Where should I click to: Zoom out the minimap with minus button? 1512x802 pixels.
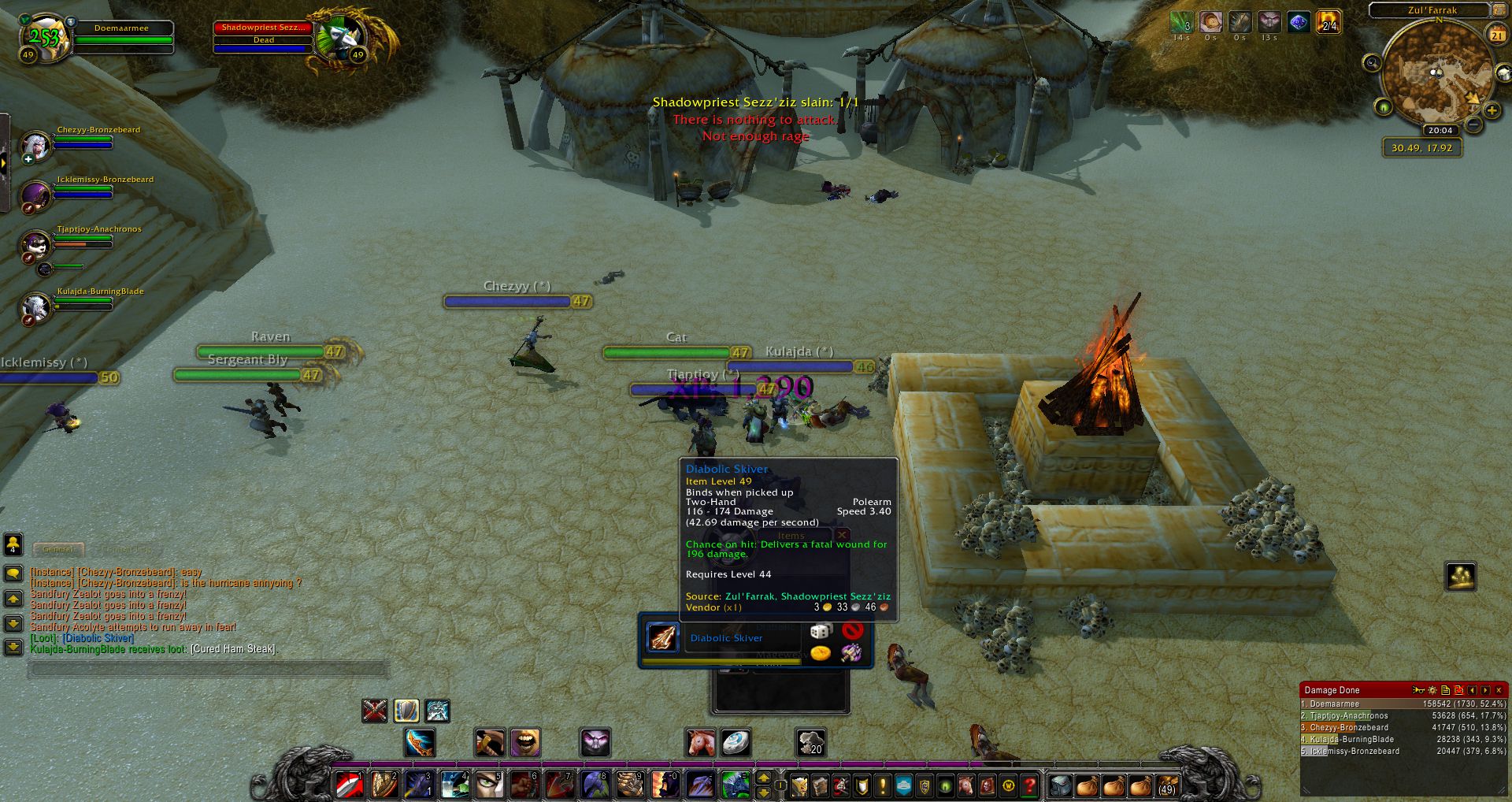[1473, 124]
